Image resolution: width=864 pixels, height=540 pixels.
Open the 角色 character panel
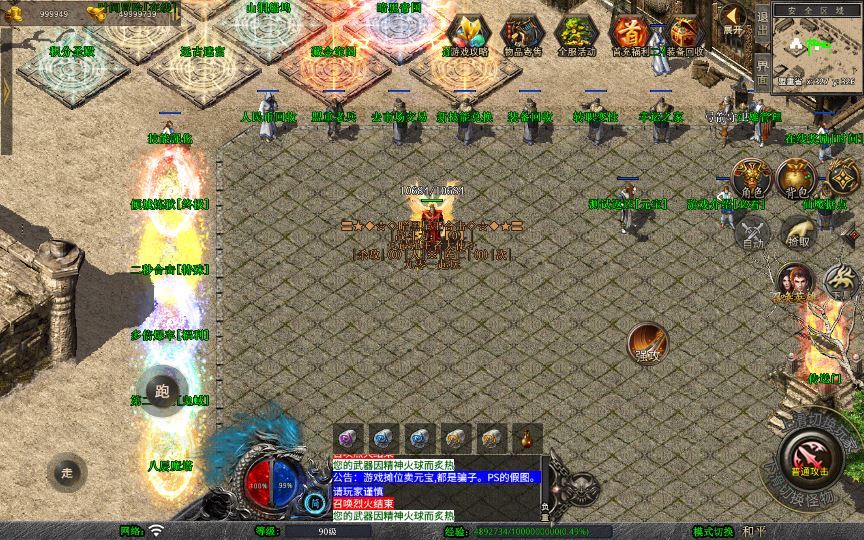751,178
